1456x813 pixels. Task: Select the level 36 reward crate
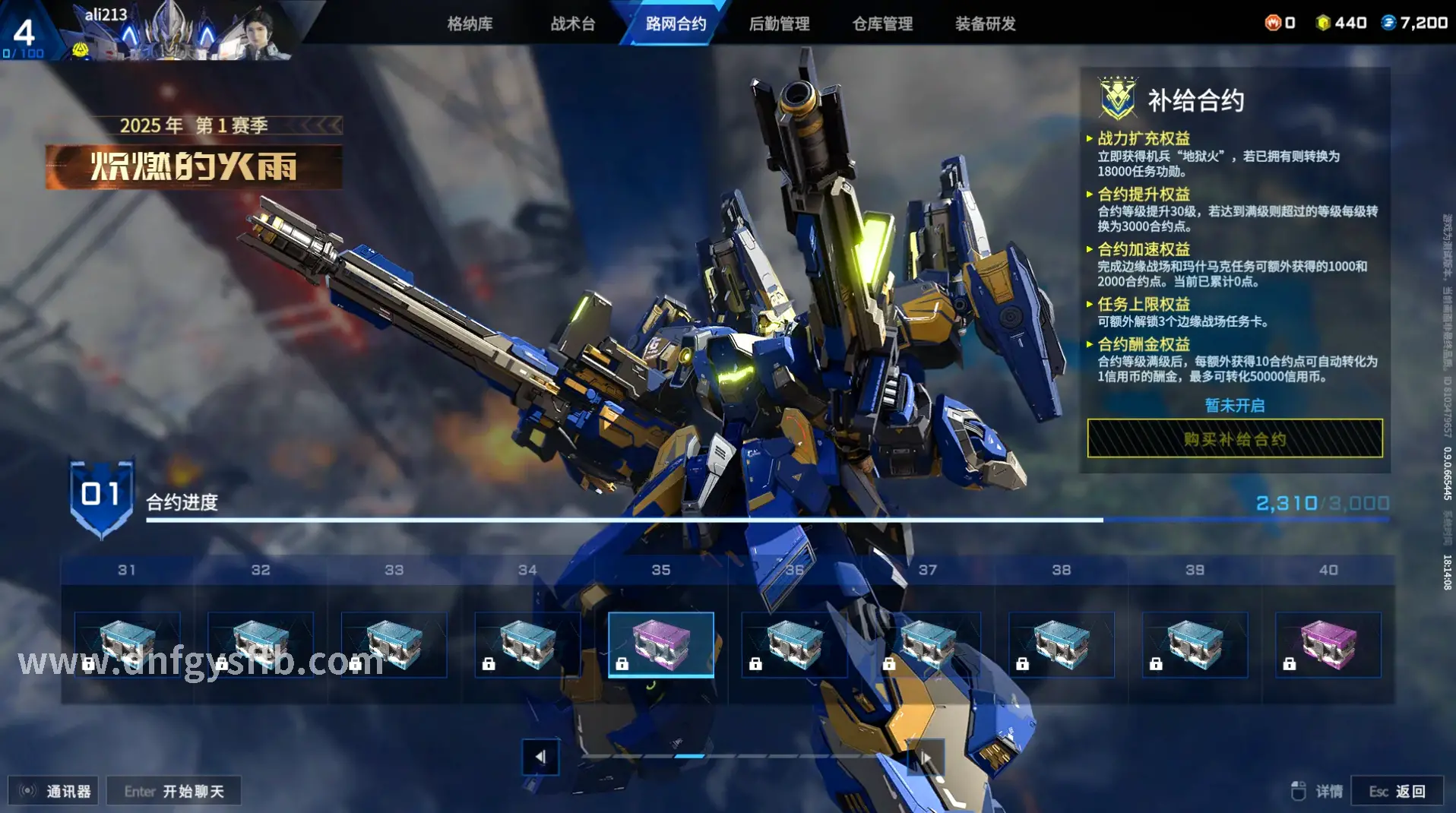[x=794, y=644]
